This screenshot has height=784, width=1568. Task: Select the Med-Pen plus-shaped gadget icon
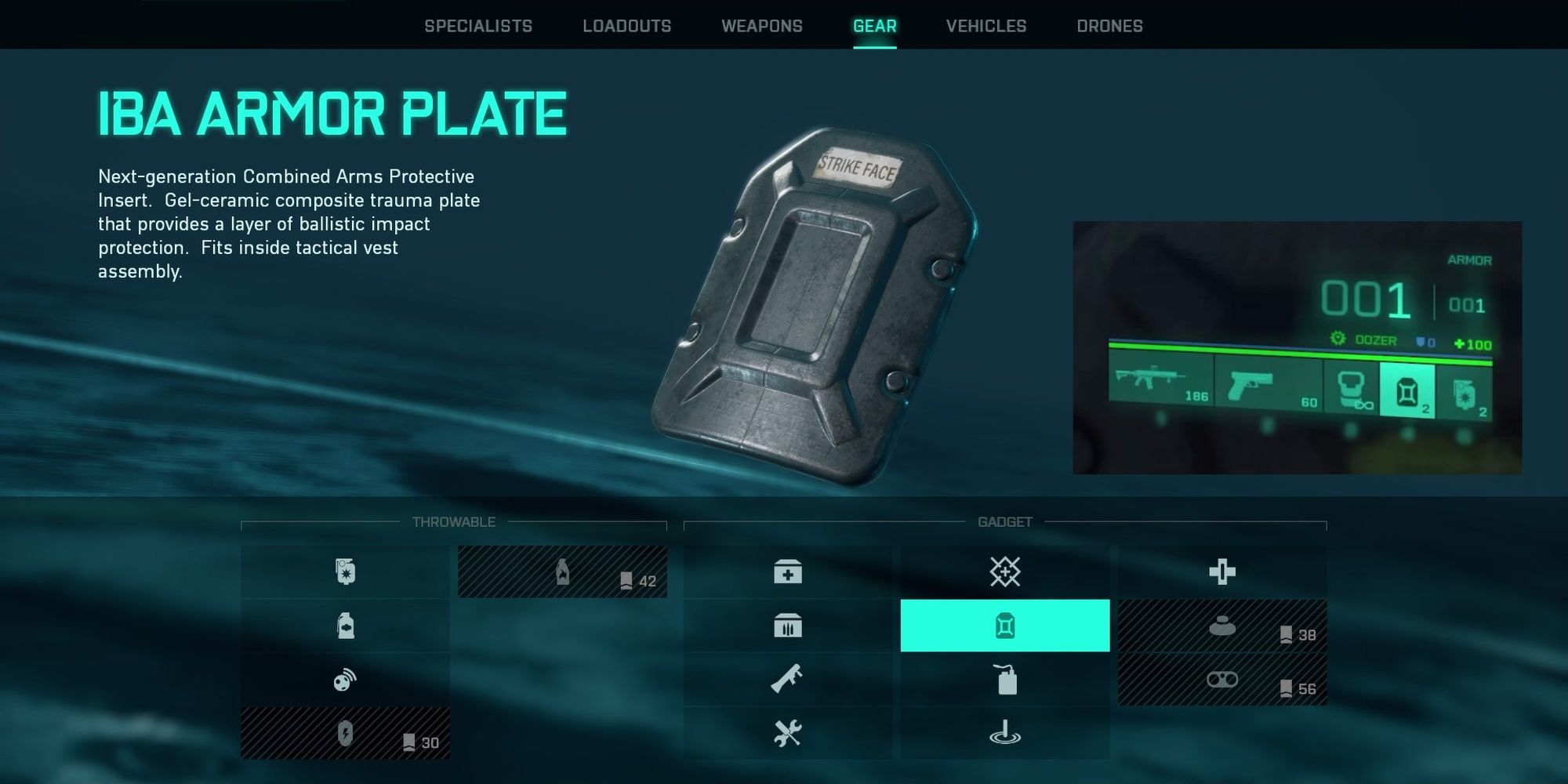[x=1224, y=572]
